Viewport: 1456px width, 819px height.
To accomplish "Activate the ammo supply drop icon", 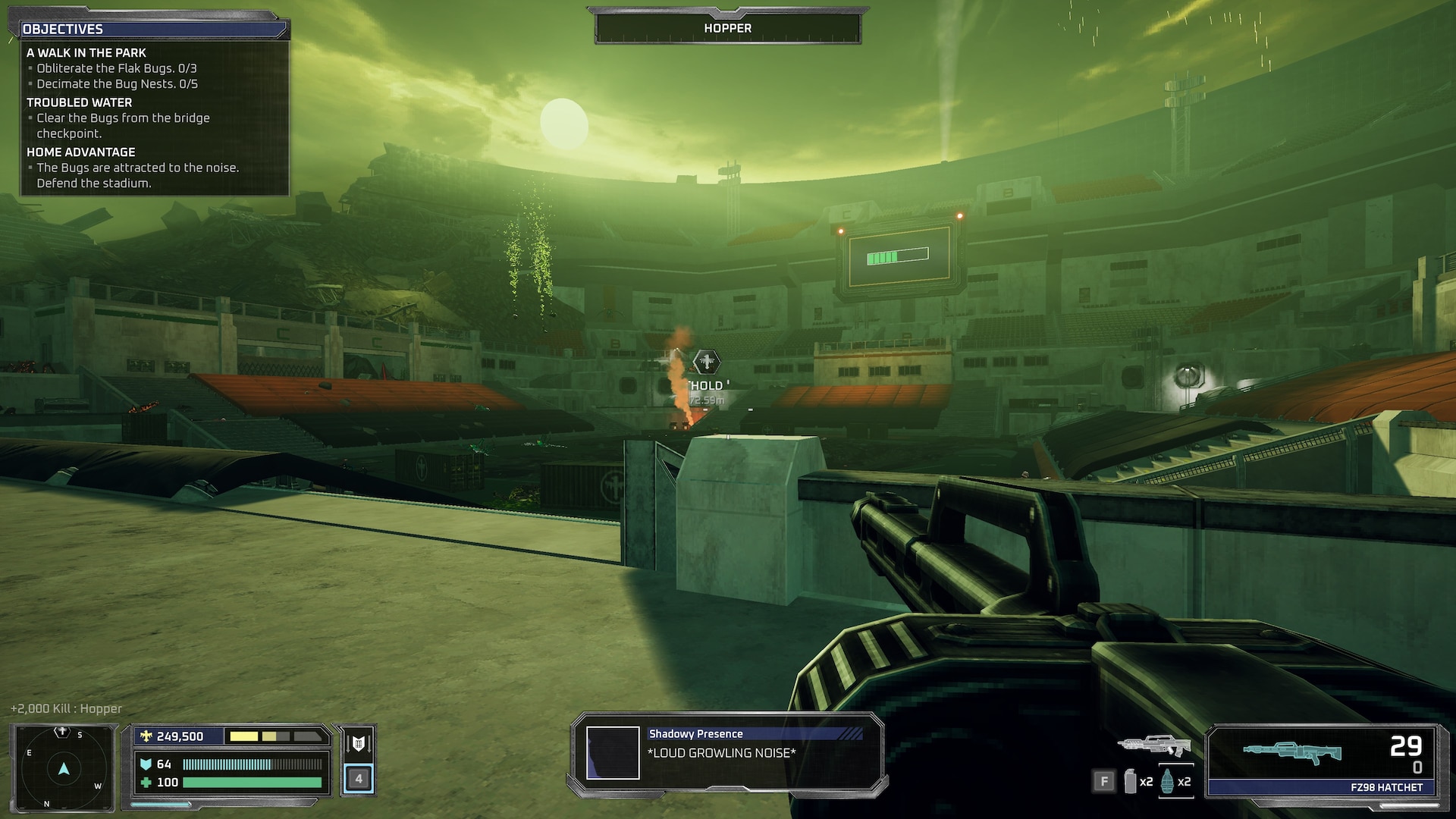I will [359, 743].
